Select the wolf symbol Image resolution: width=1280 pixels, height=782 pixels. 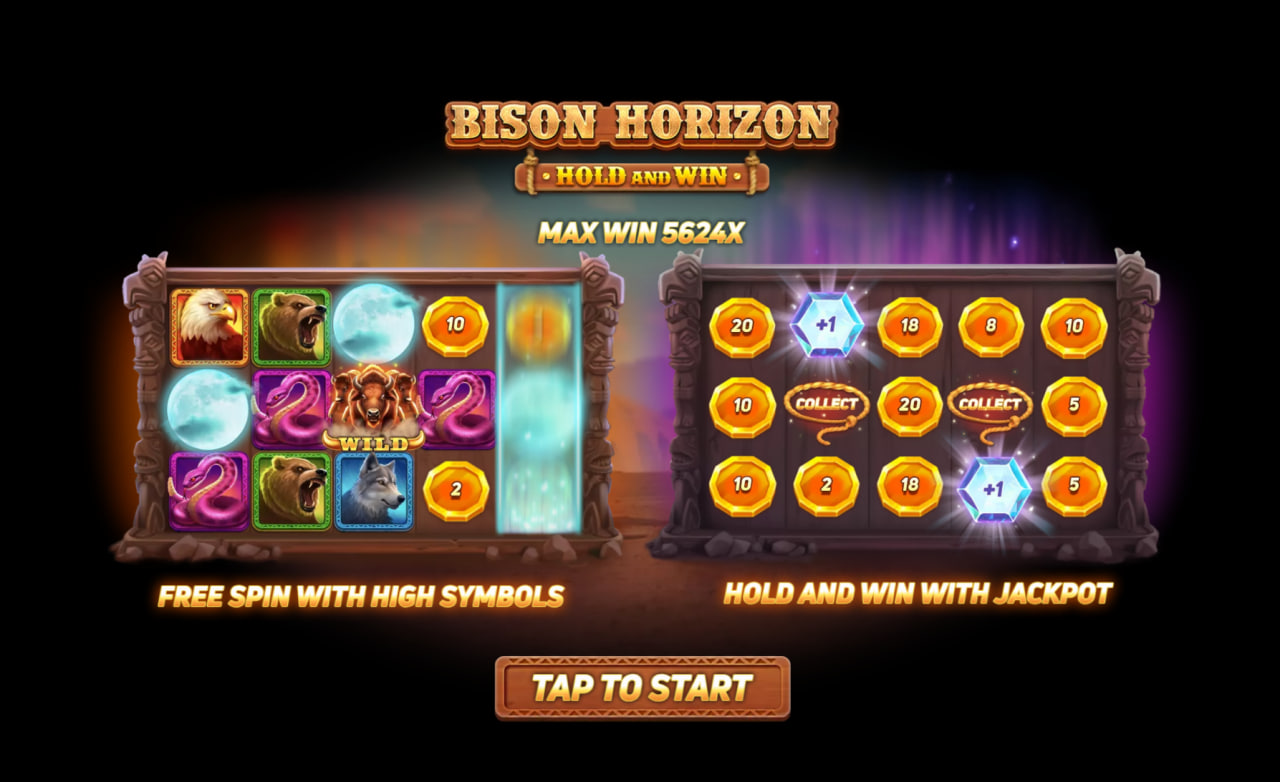[x=372, y=490]
